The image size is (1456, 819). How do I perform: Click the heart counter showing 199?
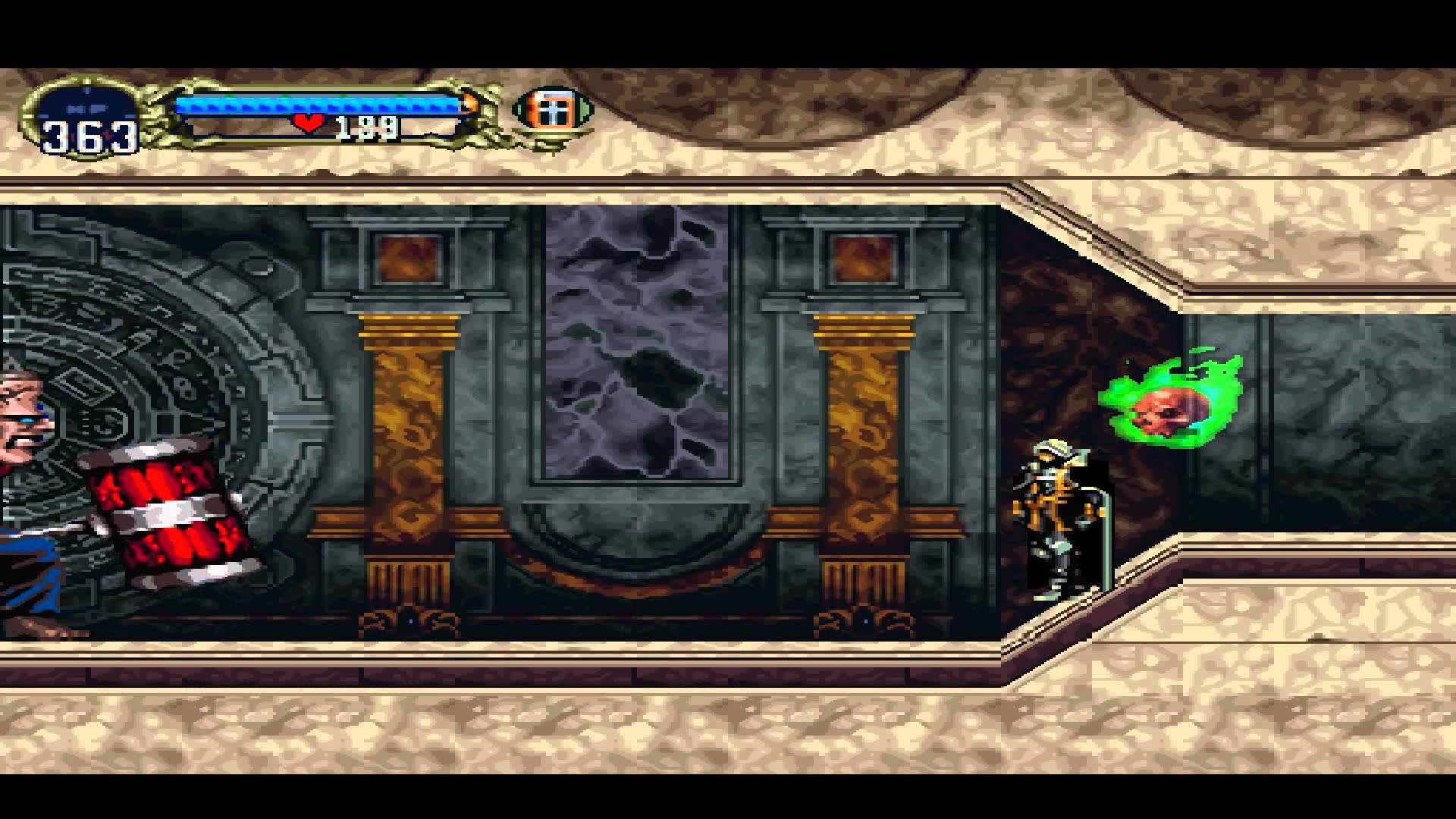coord(366,127)
